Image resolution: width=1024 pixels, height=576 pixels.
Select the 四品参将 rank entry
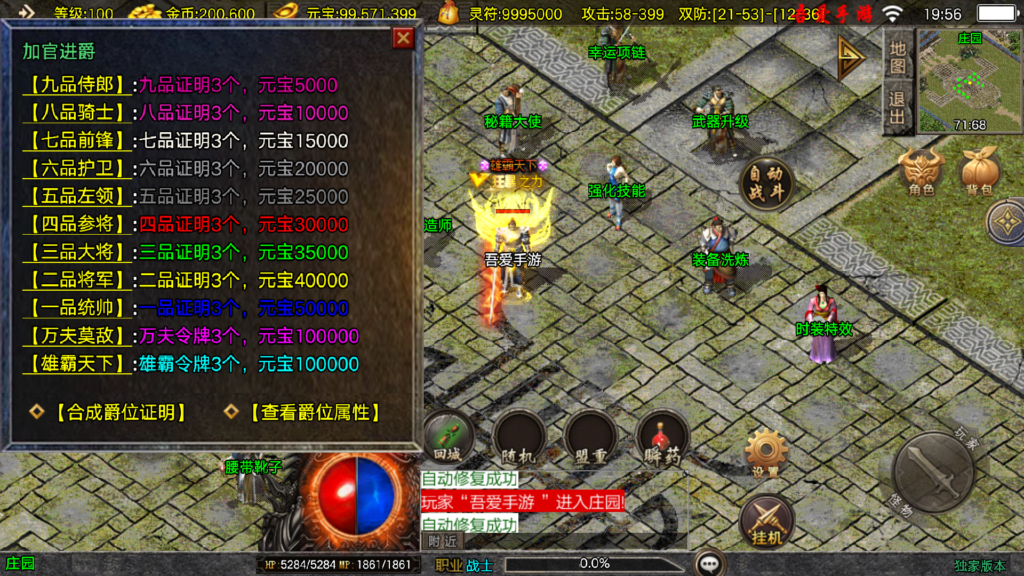tap(79, 224)
